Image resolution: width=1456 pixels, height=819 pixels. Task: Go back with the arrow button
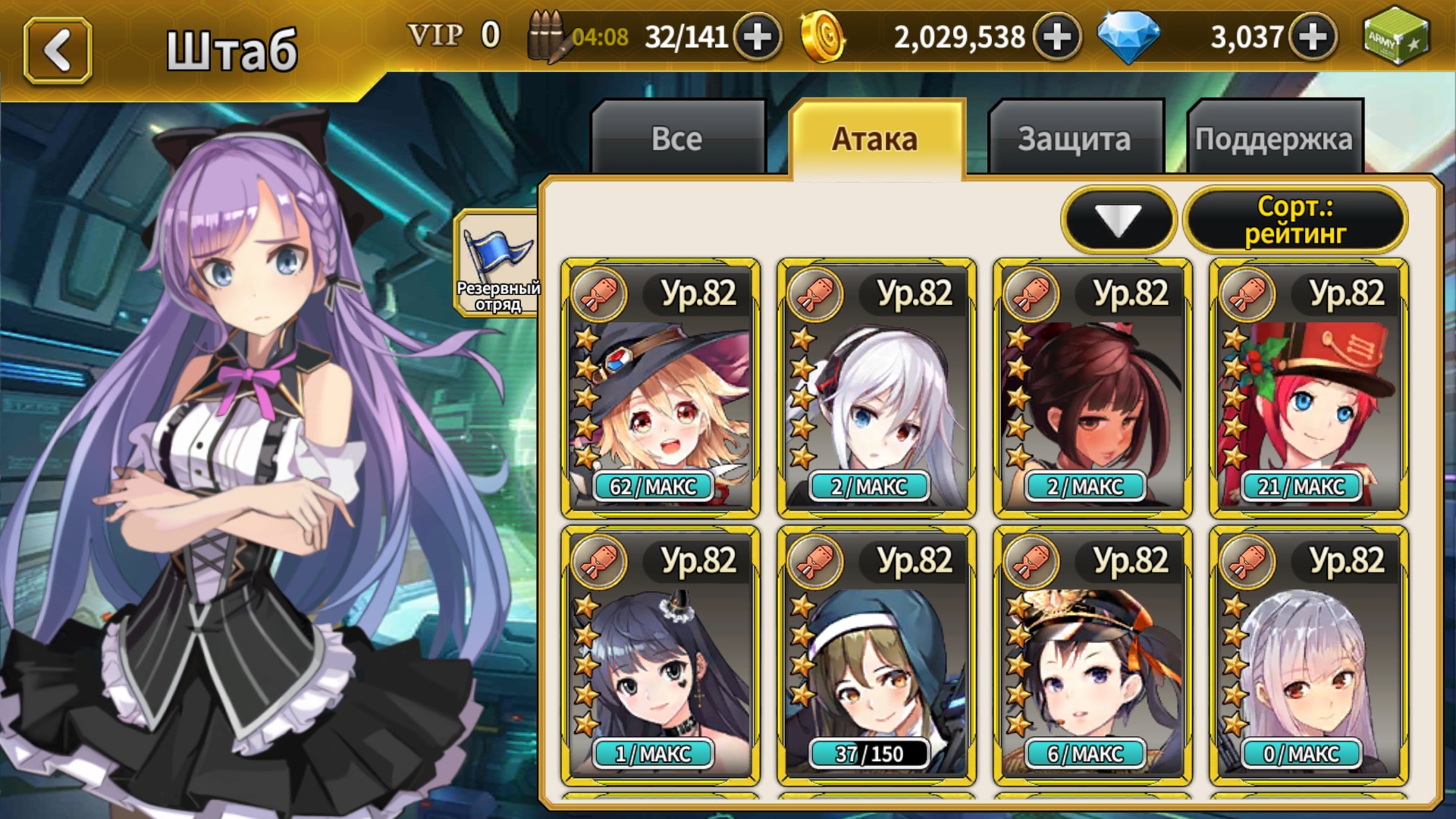coord(58,50)
